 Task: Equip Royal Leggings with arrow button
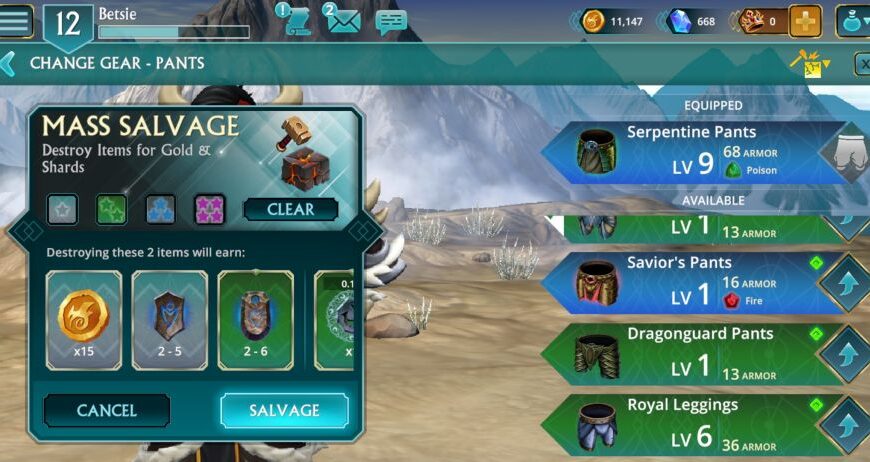point(845,425)
